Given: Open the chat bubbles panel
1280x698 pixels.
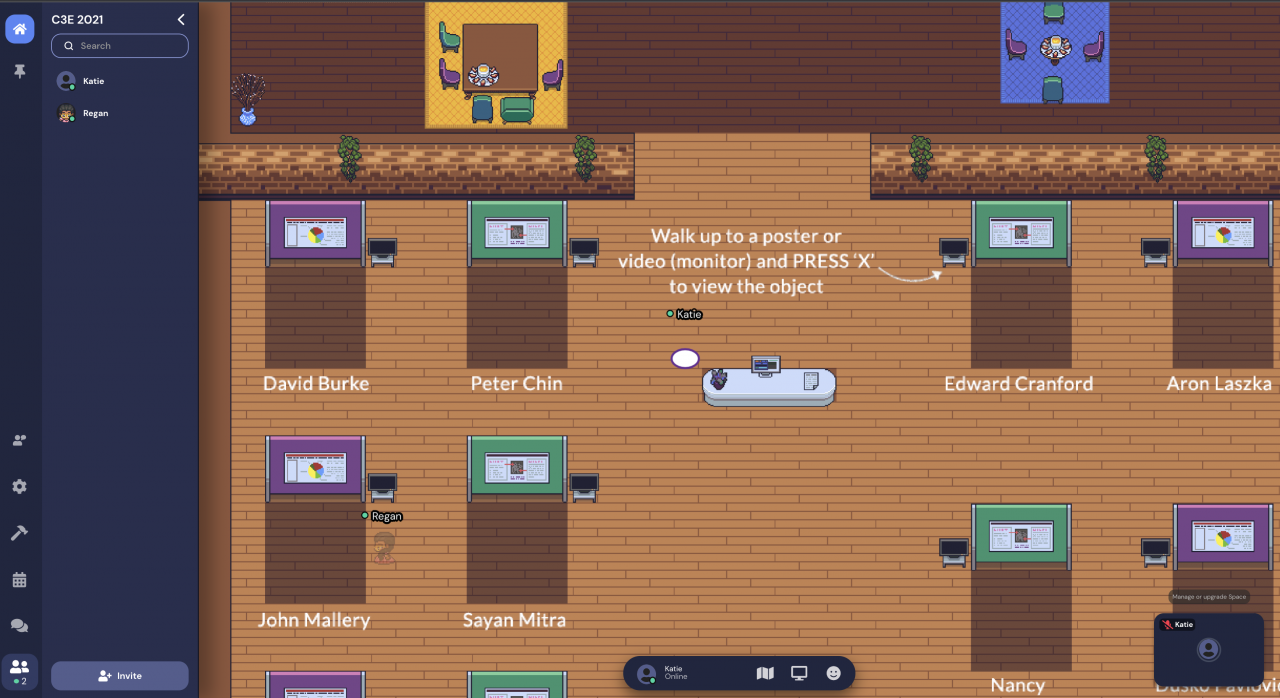Looking at the screenshot, I should 20,626.
